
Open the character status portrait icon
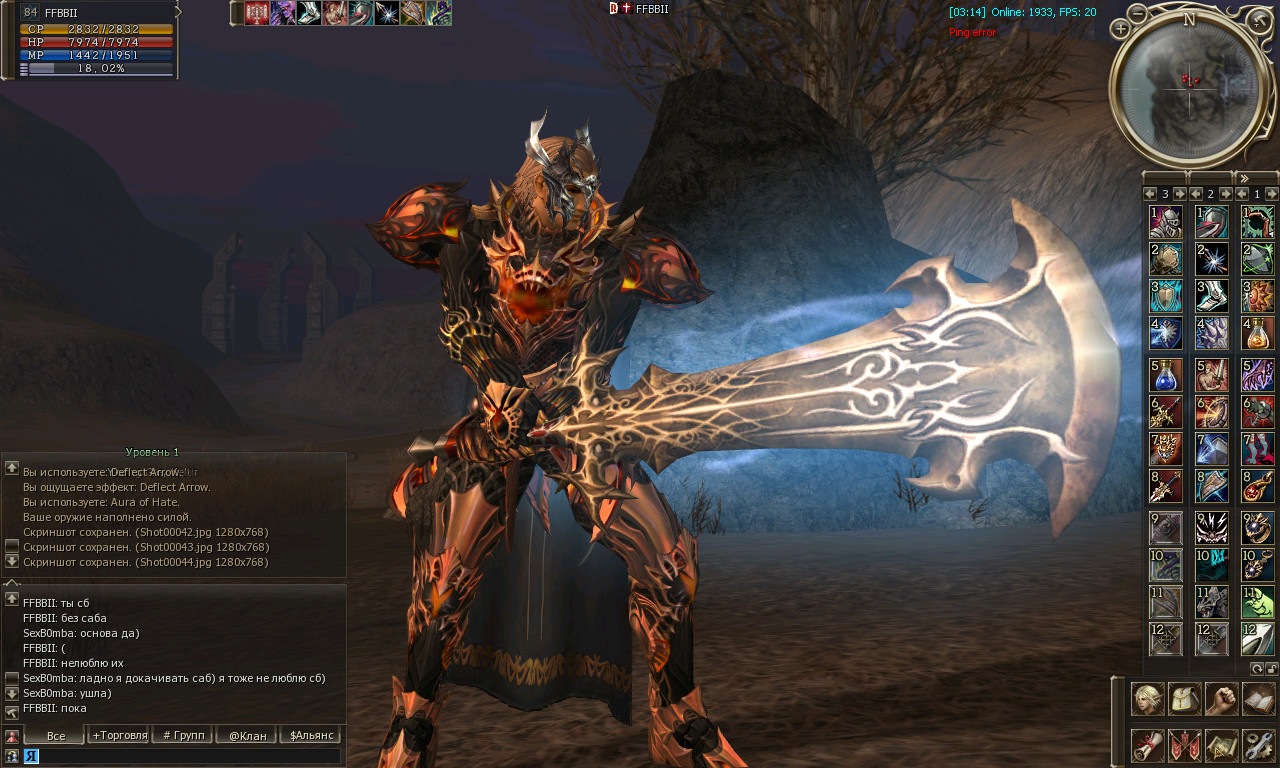(x=1147, y=699)
